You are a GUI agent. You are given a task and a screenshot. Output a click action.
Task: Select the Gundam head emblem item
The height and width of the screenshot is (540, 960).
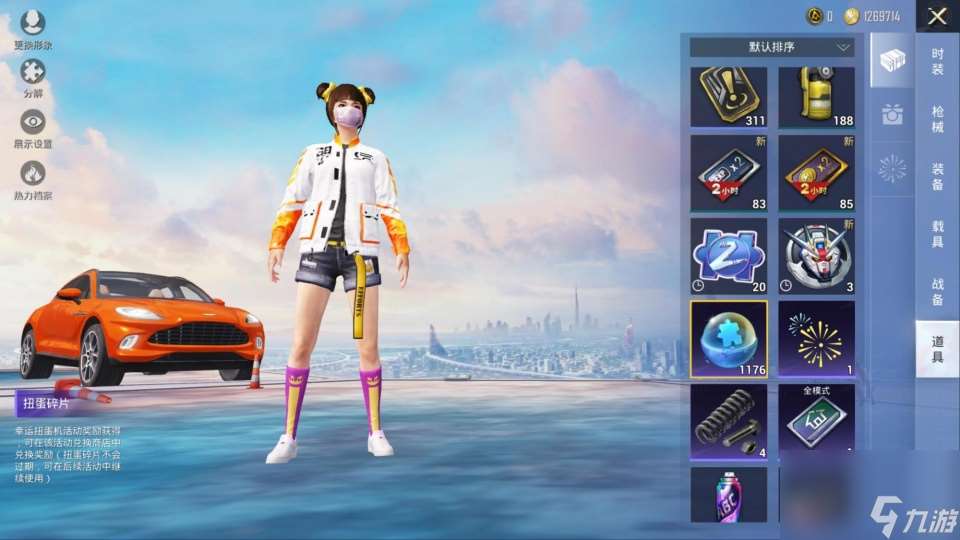(x=817, y=256)
